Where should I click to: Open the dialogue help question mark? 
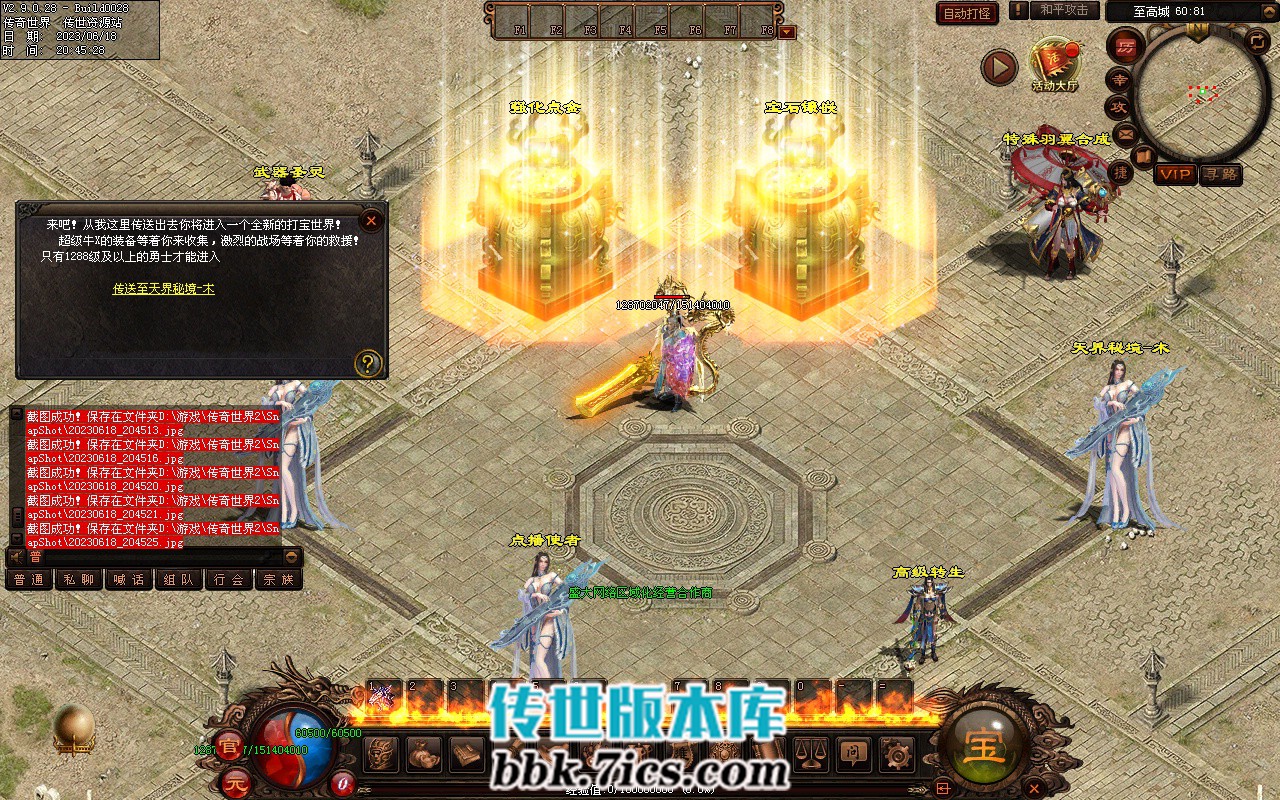[x=368, y=362]
